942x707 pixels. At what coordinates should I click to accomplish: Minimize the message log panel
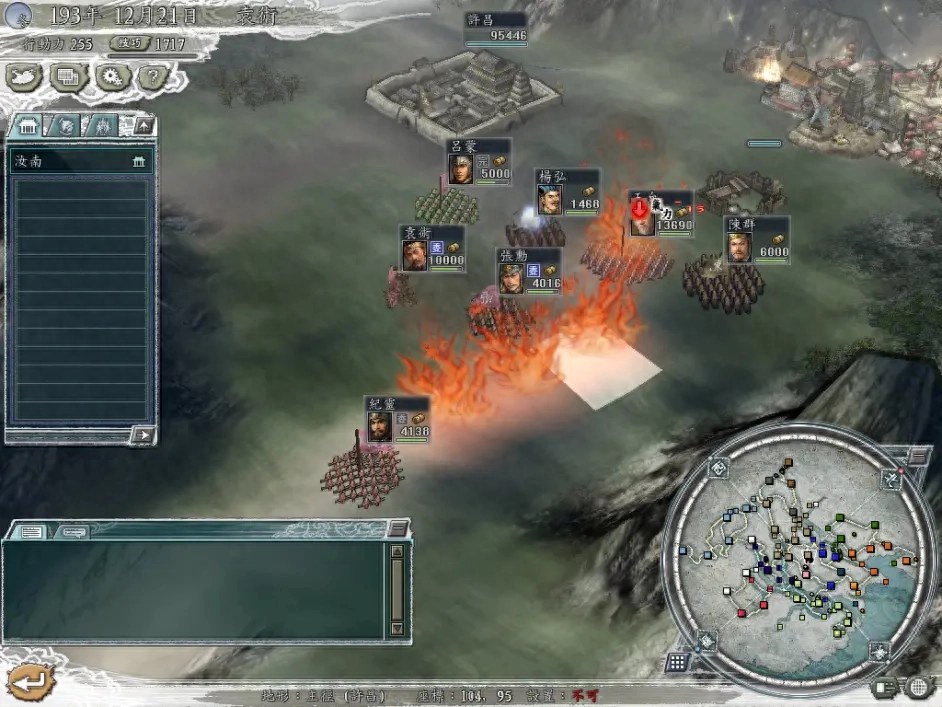pyautogui.click(x=397, y=529)
